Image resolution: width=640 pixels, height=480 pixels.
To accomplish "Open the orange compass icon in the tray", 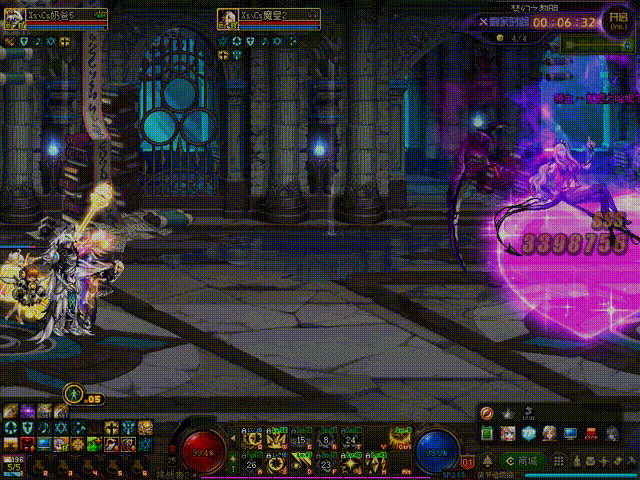I will click(487, 413).
